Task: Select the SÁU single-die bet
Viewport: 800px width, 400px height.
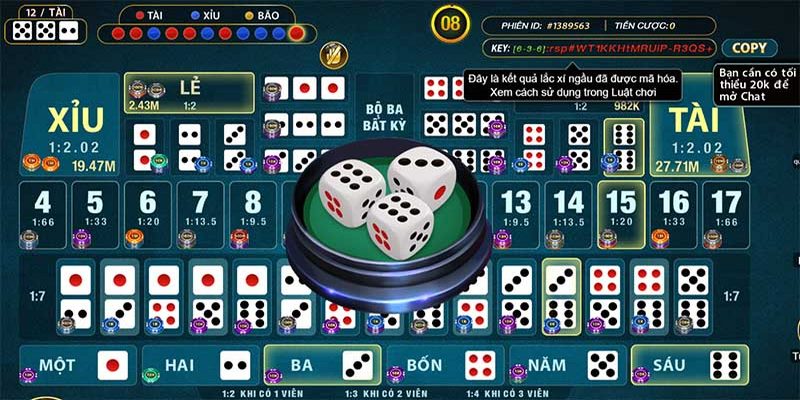Action: (x=688, y=365)
